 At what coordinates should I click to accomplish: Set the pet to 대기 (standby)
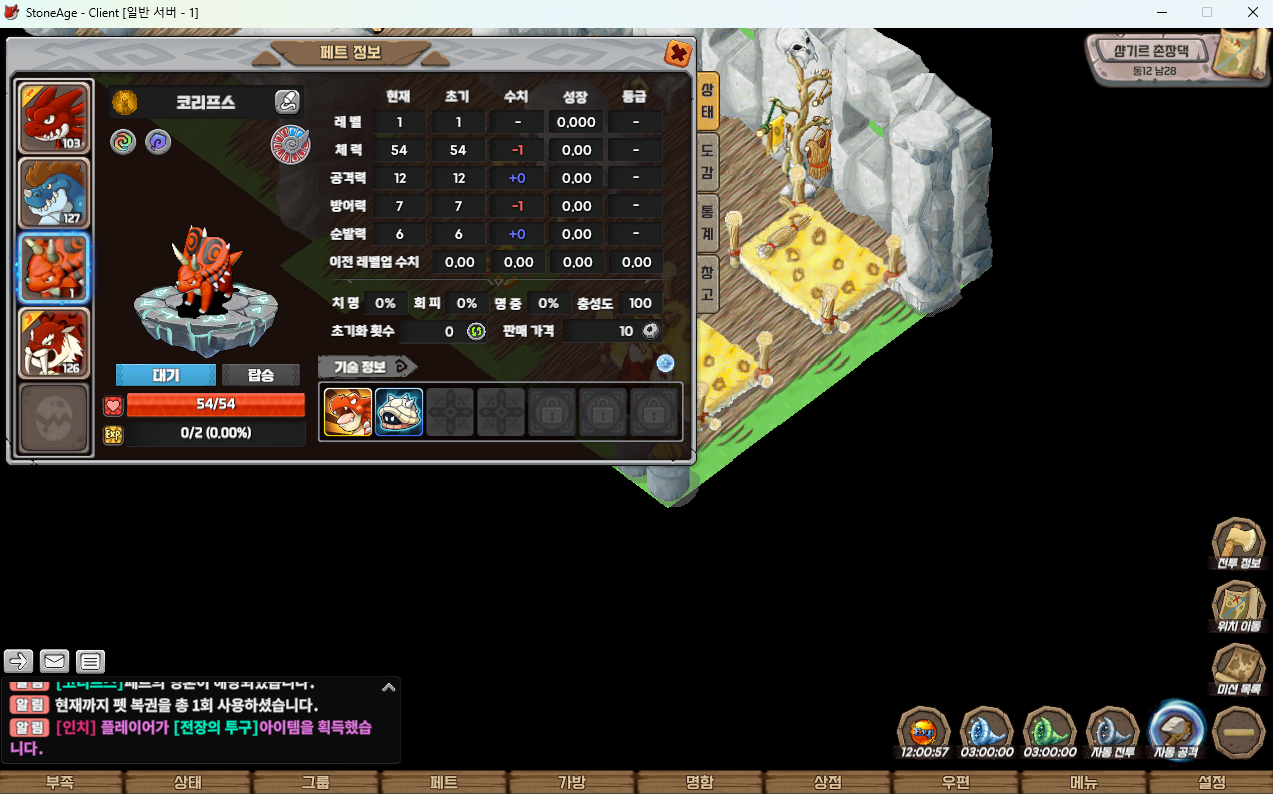point(166,375)
